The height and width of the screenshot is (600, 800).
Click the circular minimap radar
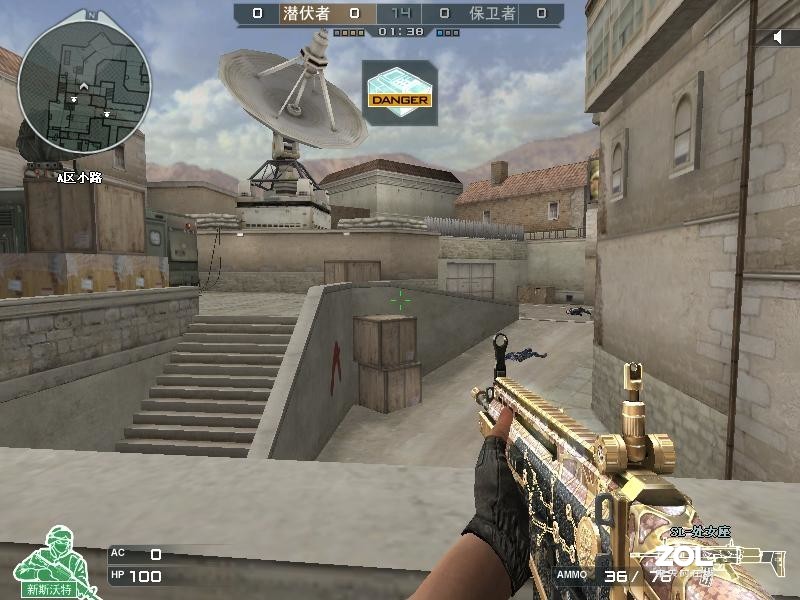(x=84, y=83)
